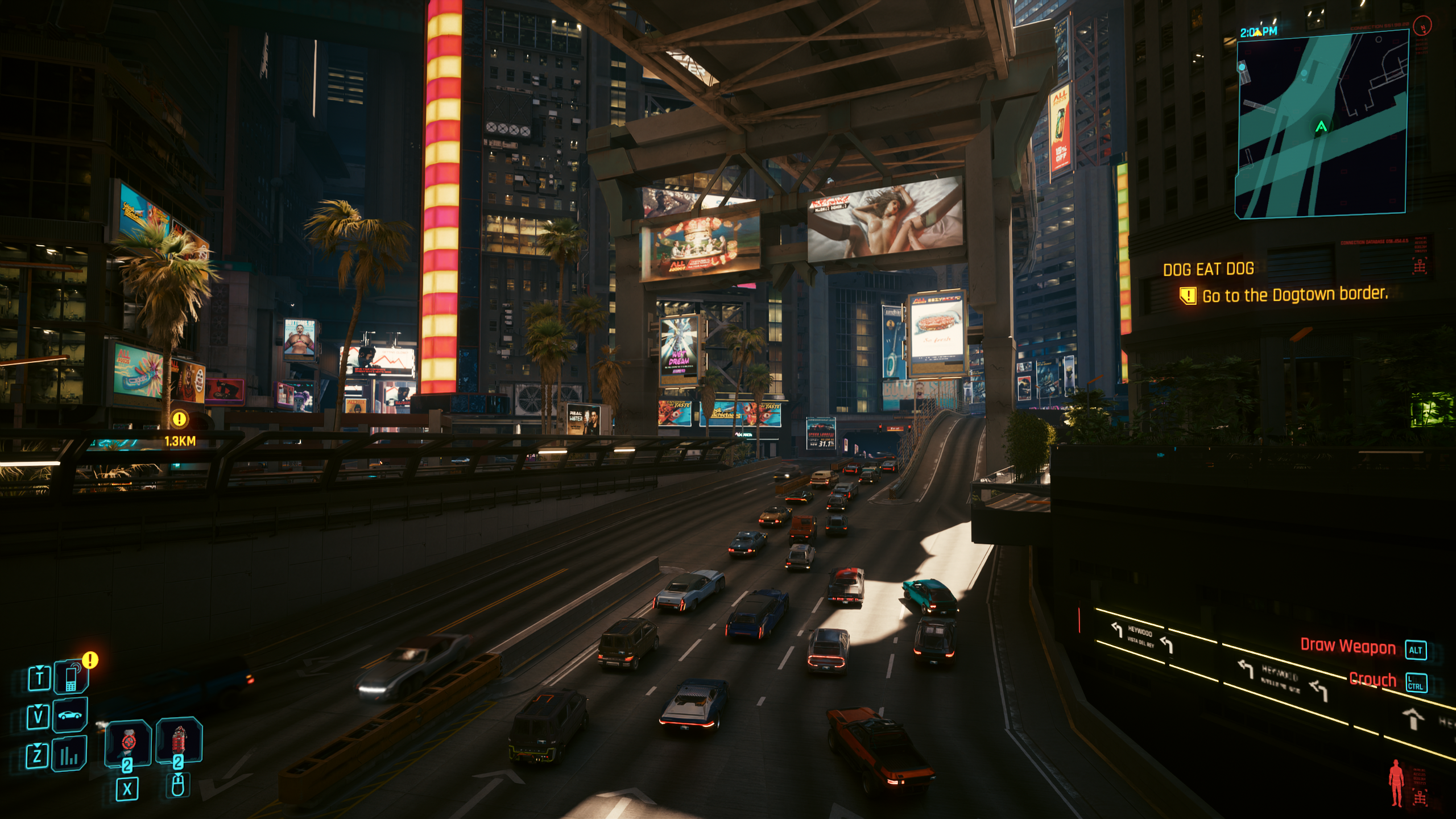Click the yellow quest waypoint marker

click(x=179, y=420)
